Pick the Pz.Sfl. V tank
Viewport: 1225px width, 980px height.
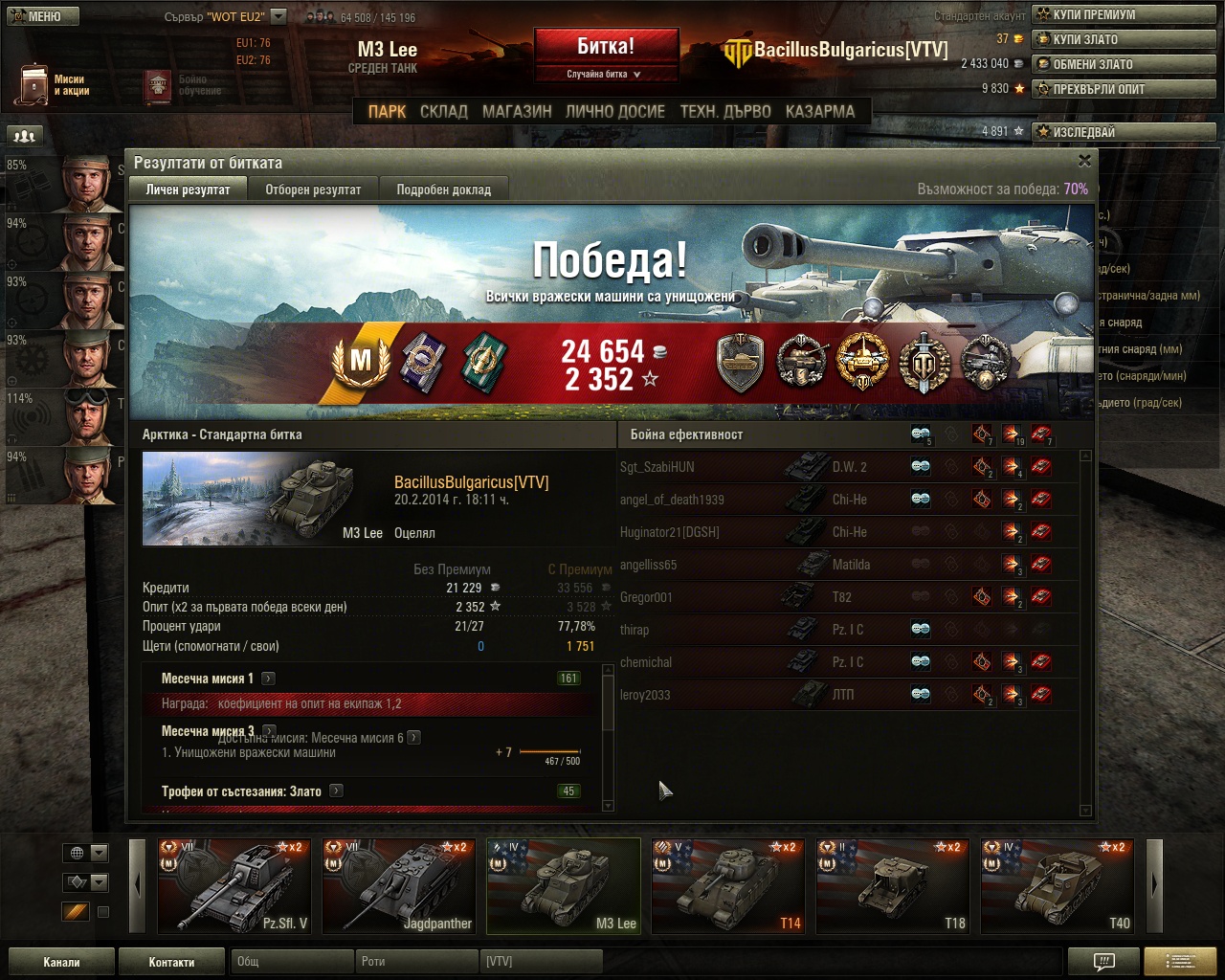pyautogui.click(x=234, y=886)
